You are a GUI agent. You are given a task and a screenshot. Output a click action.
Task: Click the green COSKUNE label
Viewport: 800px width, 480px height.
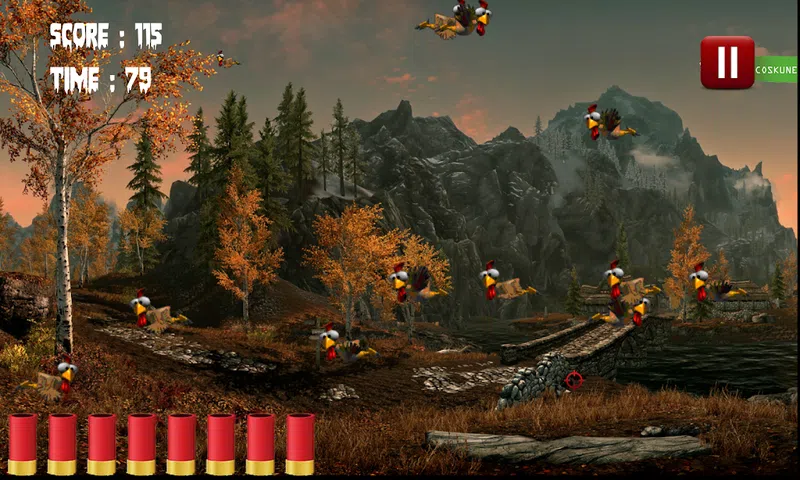click(x=776, y=70)
